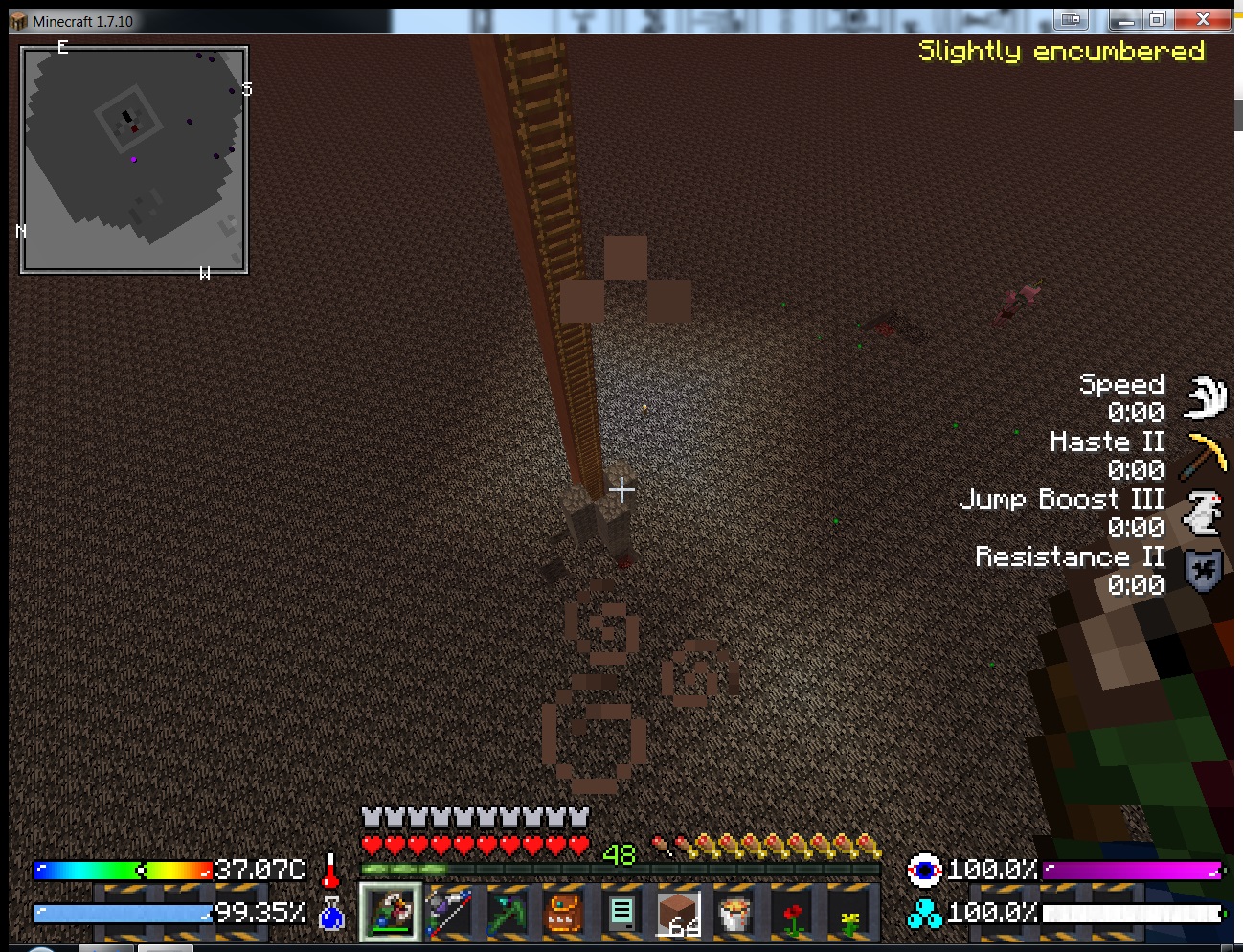Minimize the Minecraft window

[1125, 19]
